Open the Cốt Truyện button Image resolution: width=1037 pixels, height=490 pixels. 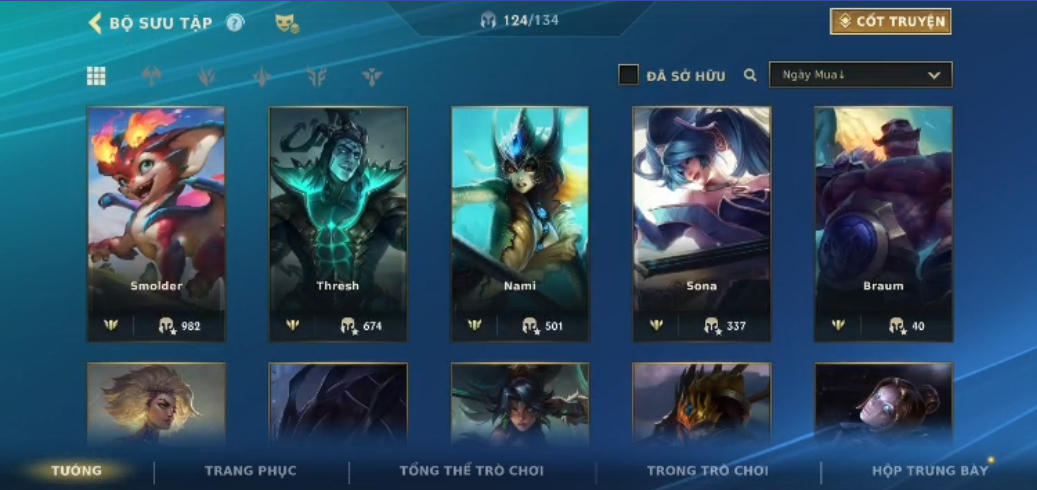[890, 22]
